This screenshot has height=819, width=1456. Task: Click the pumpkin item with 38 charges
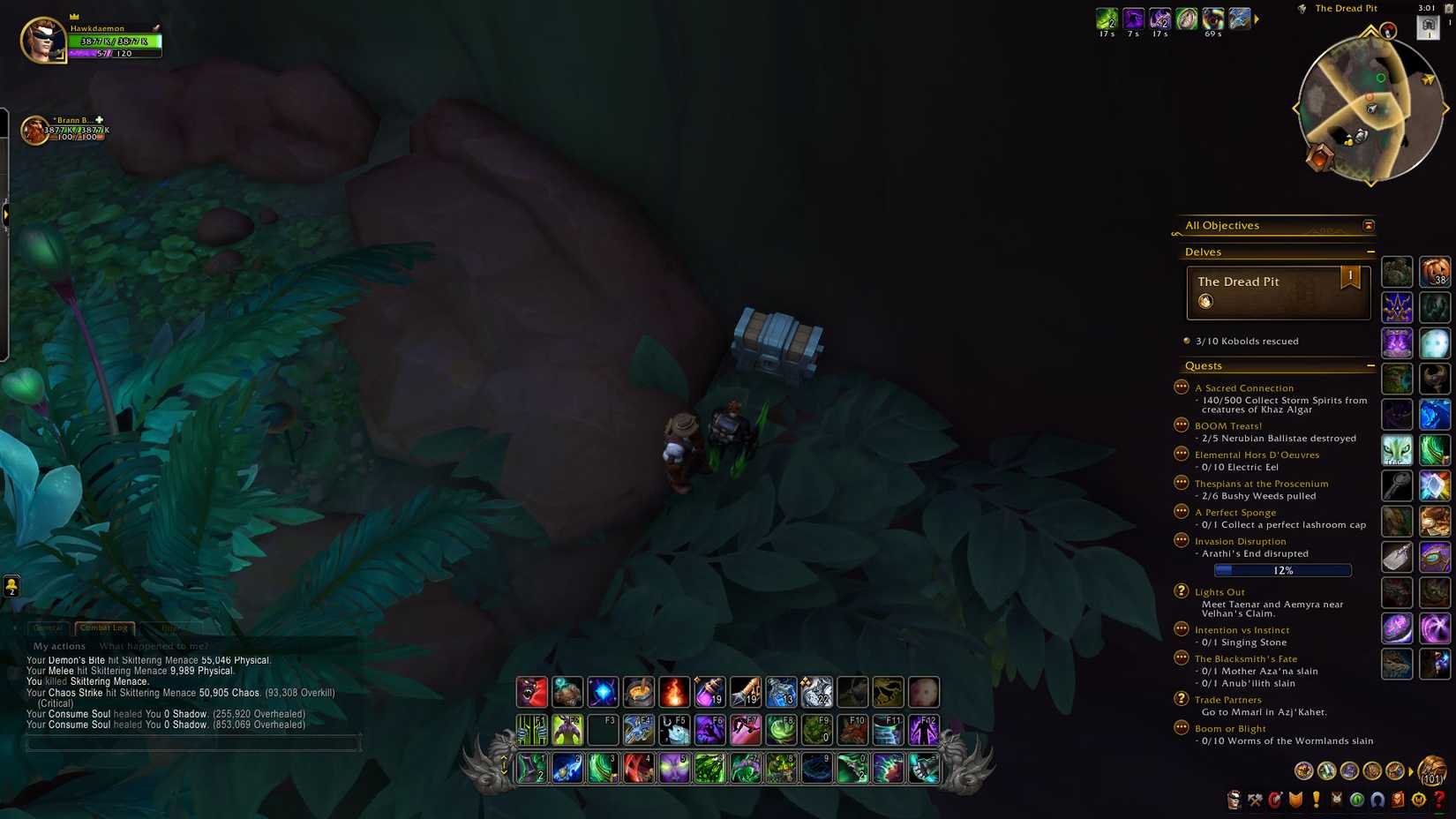click(1435, 273)
